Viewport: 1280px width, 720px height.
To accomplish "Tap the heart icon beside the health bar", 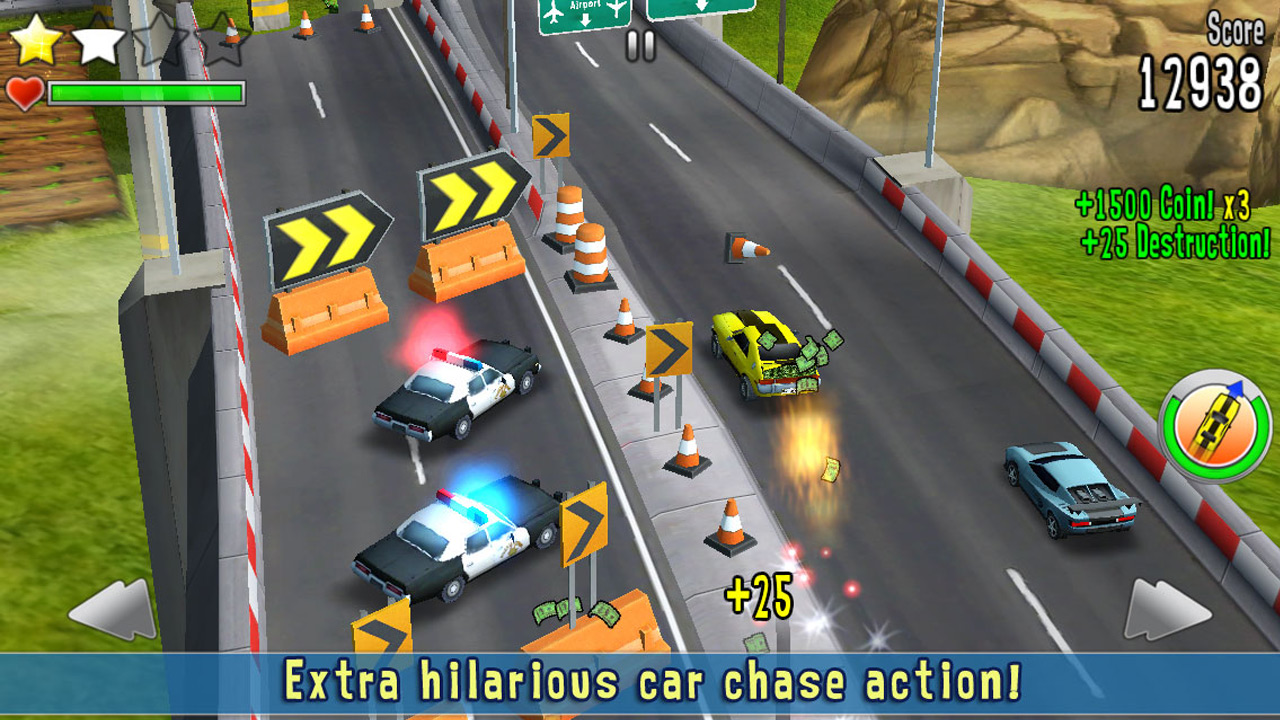I will pos(25,94).
